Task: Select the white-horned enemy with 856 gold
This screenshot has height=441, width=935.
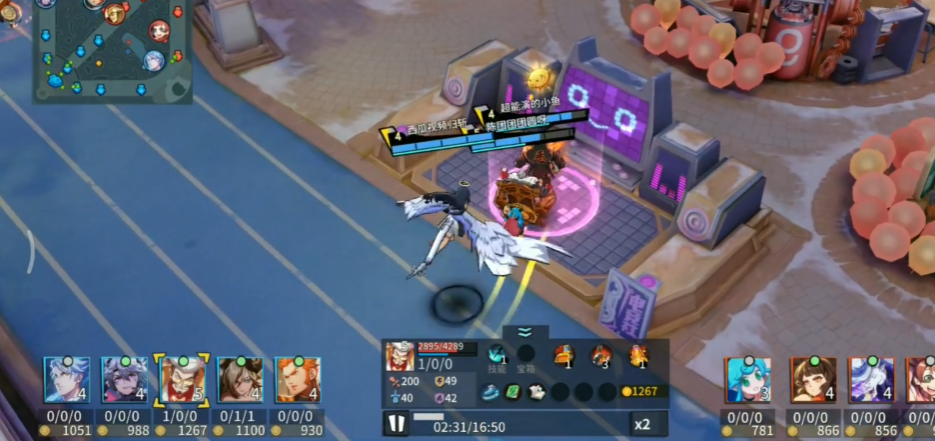Action: pos(870,380)
